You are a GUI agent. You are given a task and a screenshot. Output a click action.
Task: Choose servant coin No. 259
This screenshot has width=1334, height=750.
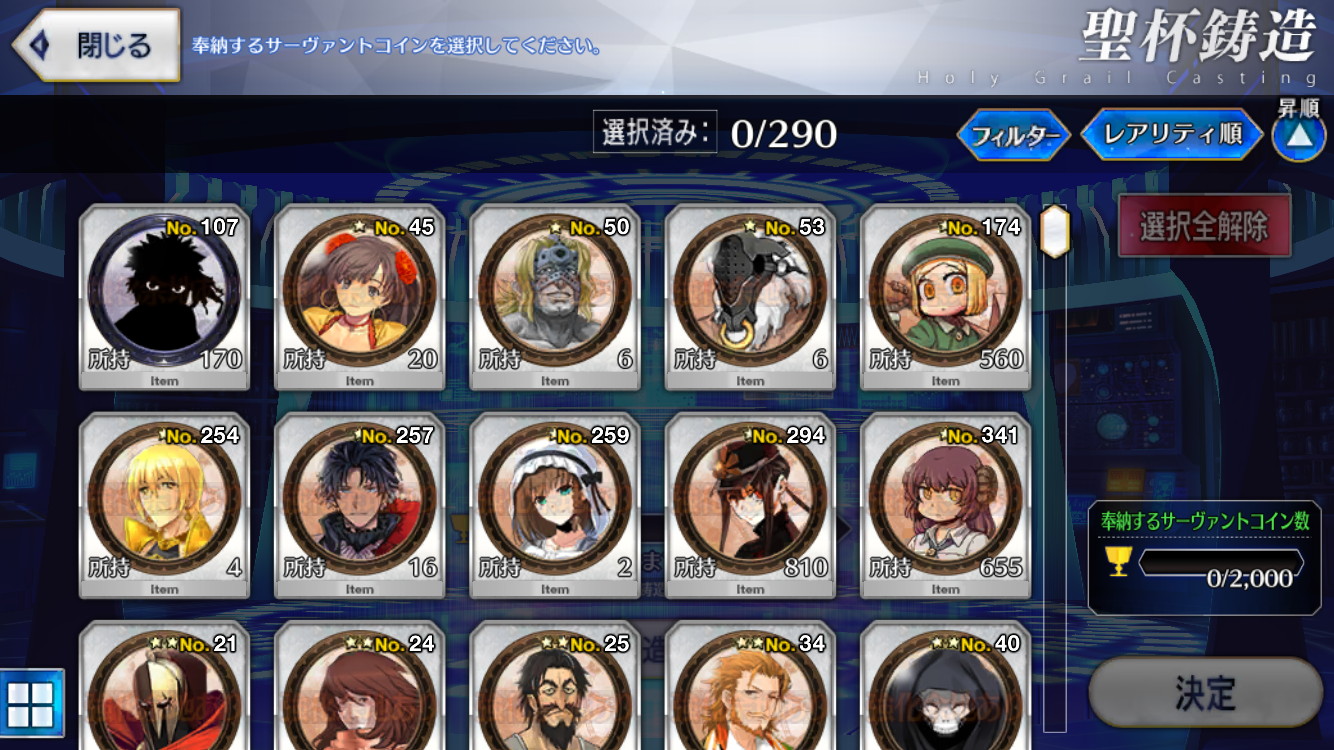coord(555,507)
